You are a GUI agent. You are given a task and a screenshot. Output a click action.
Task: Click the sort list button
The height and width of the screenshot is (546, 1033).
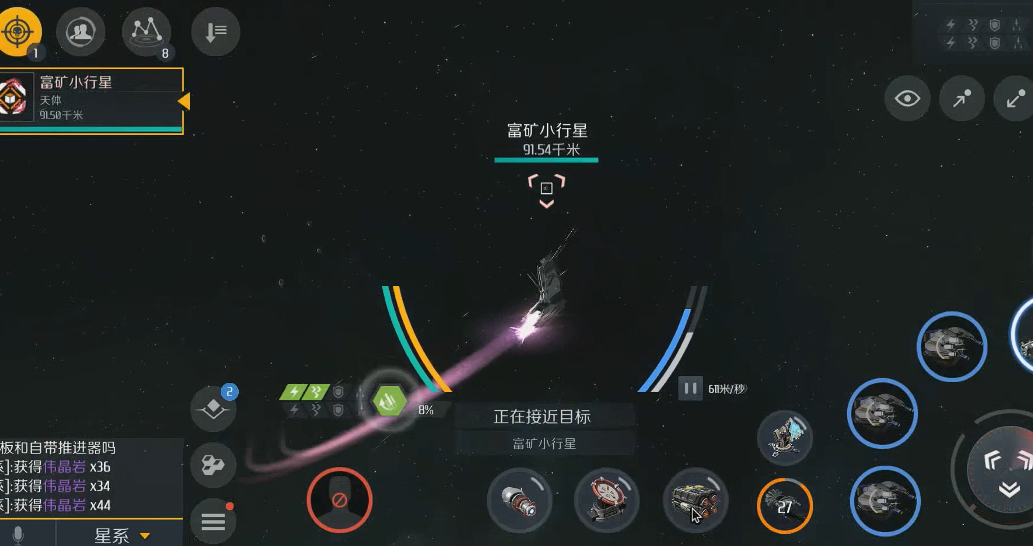215,32
